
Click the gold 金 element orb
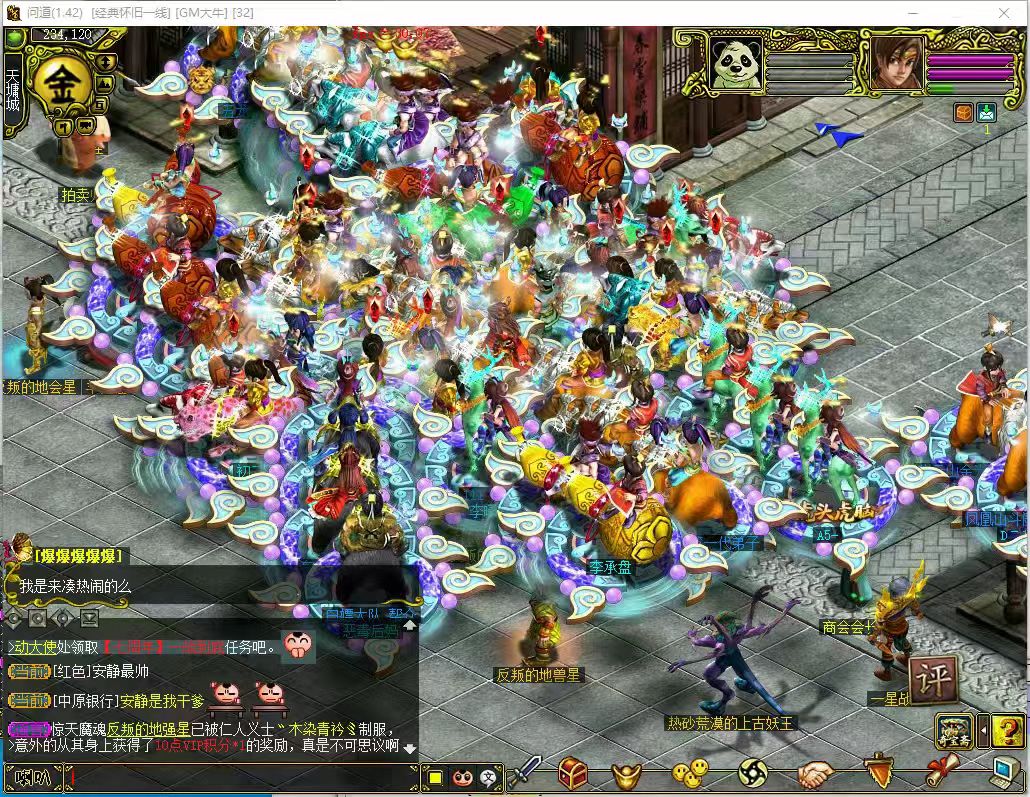click(x=62, y=82)
